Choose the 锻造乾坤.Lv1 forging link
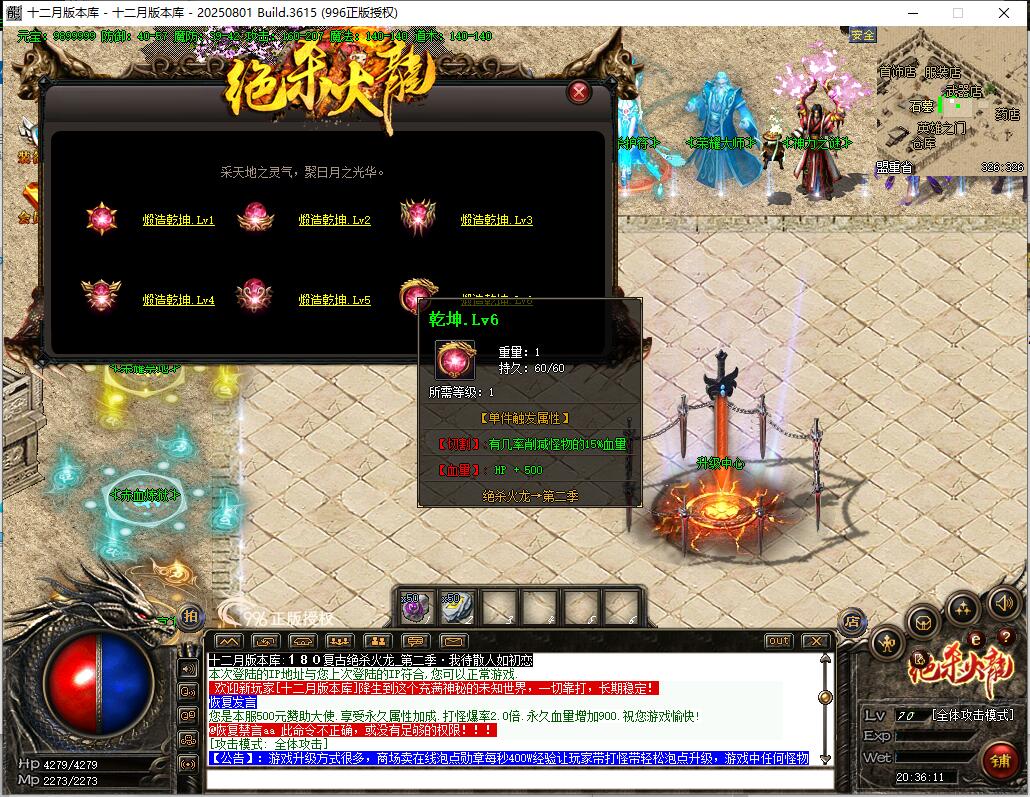This screenshot has height=797, width=1030. (178, 220)
